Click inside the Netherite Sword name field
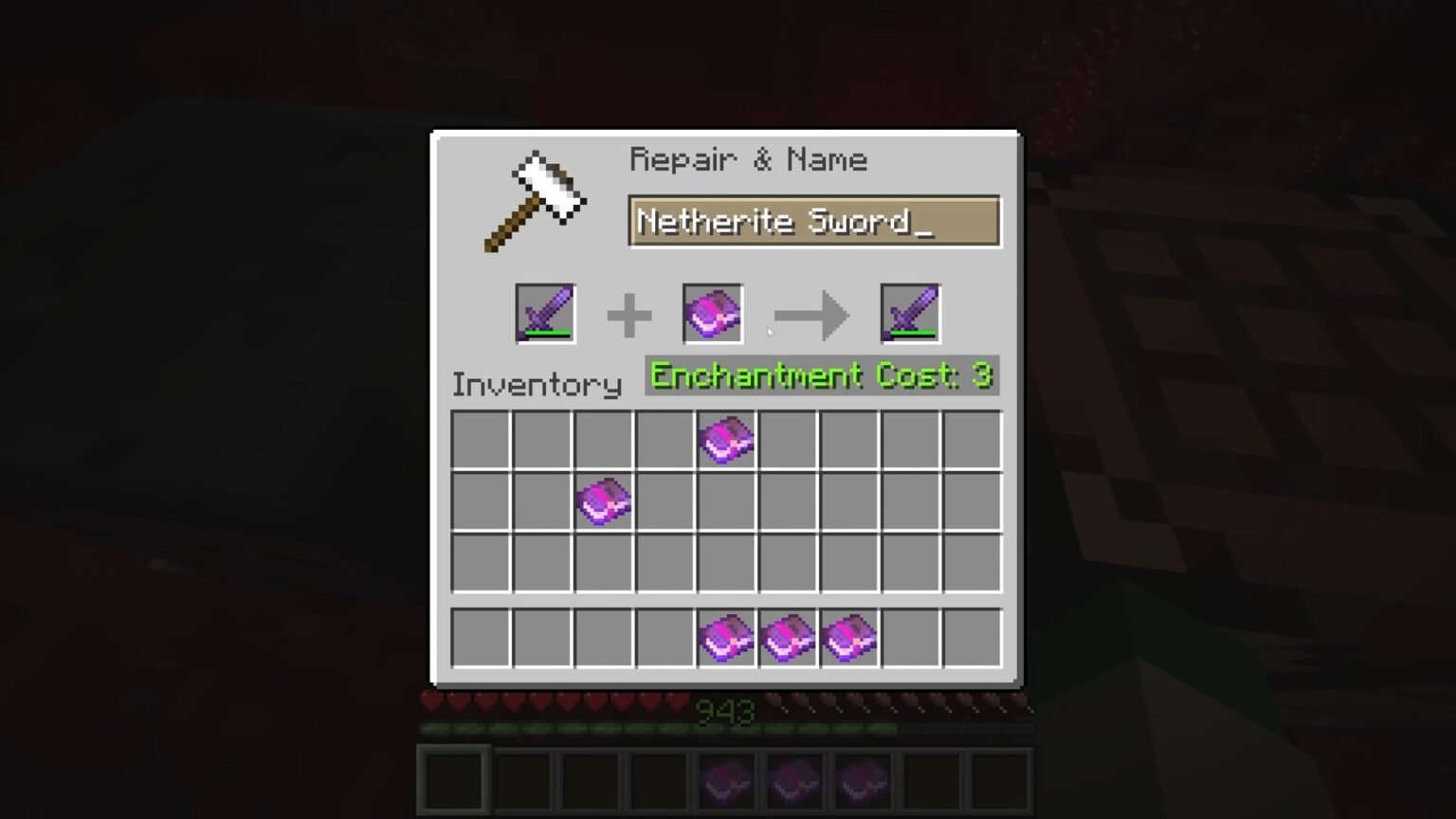 [813, 221]
